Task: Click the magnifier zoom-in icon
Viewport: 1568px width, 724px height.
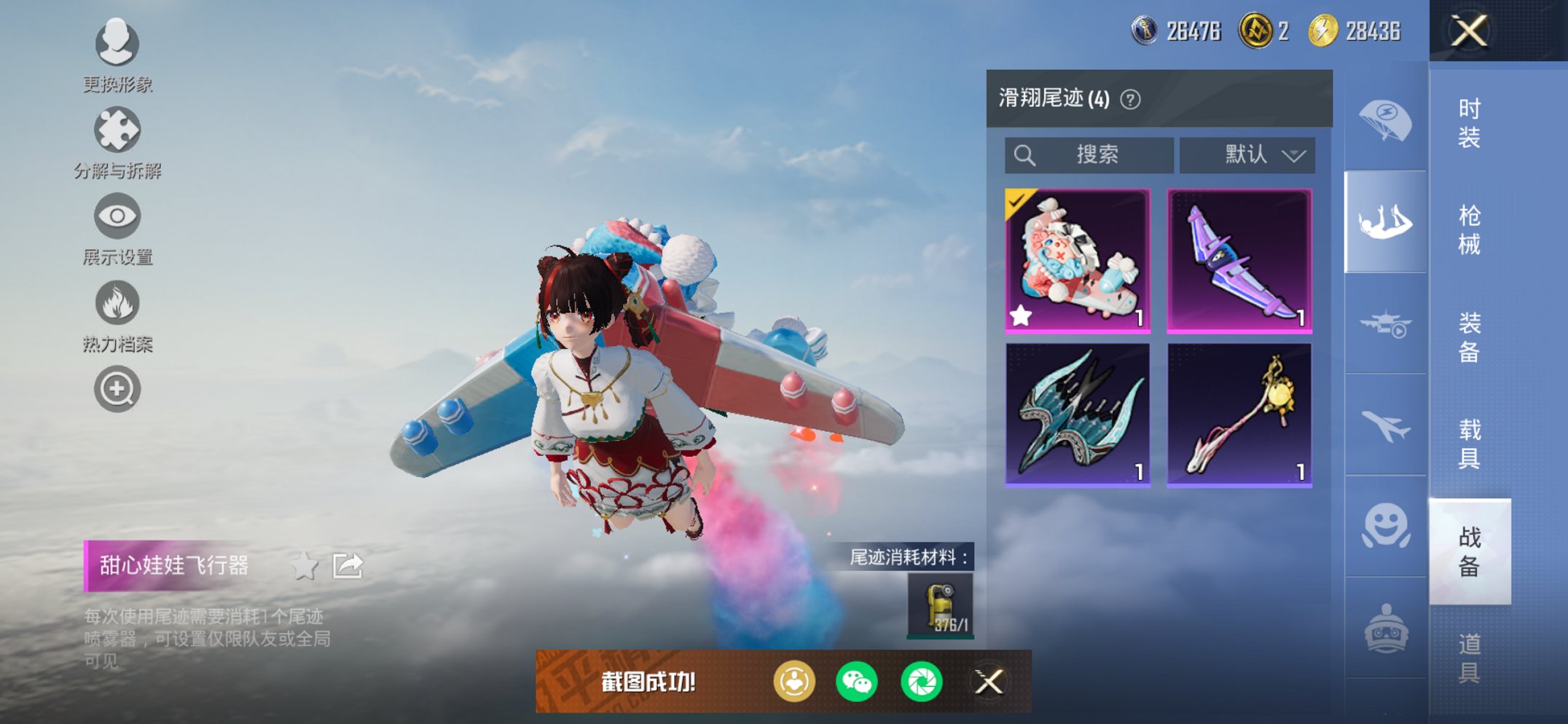Action: coord(117,388)
